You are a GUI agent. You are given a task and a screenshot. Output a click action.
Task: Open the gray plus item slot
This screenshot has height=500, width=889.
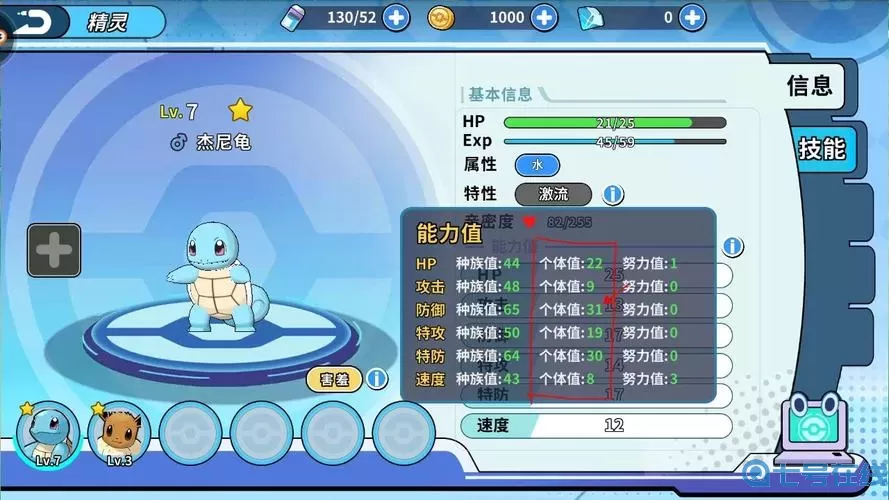tap(54, 250)
